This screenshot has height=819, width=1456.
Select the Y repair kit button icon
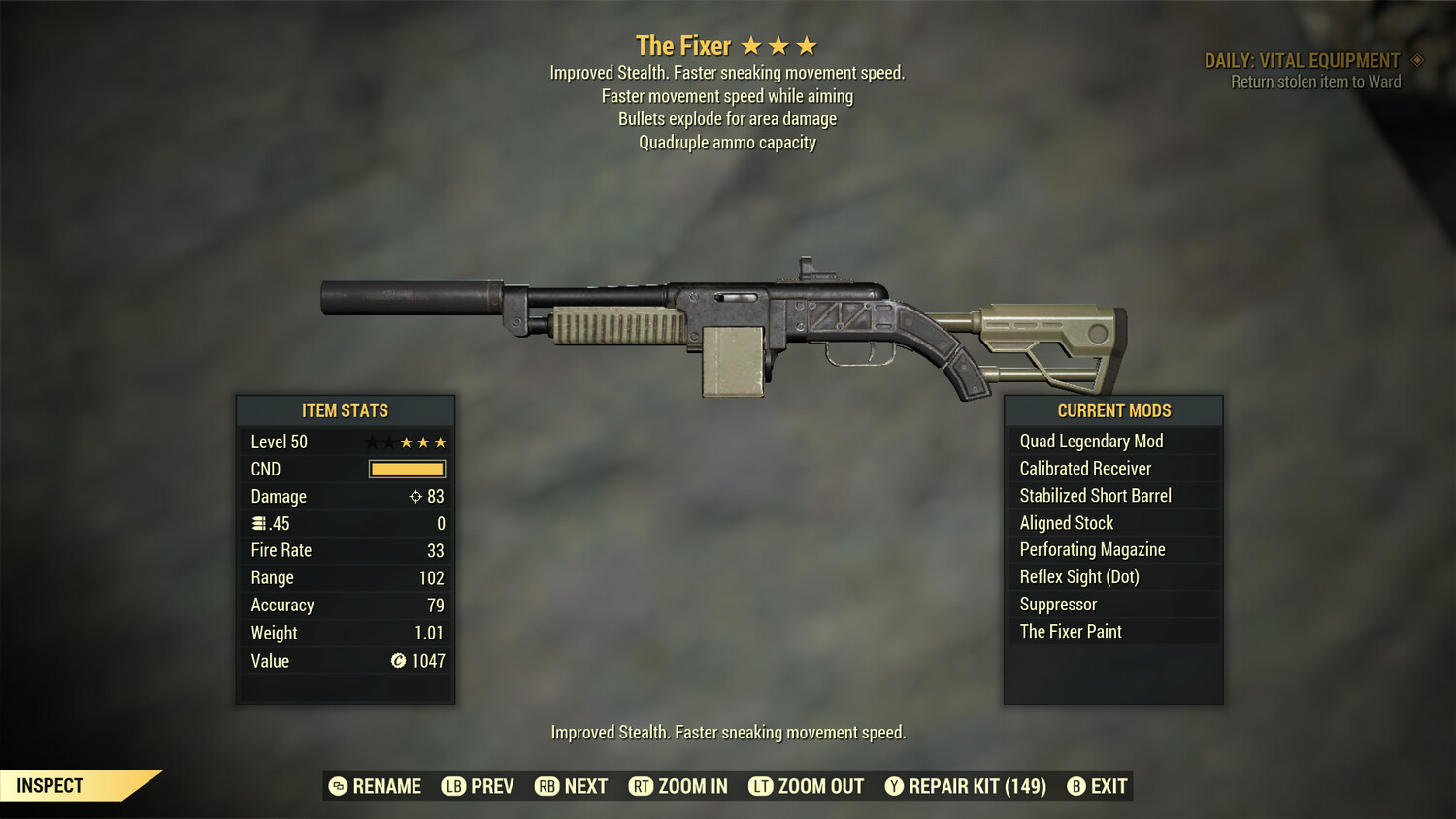click(894, 786)
